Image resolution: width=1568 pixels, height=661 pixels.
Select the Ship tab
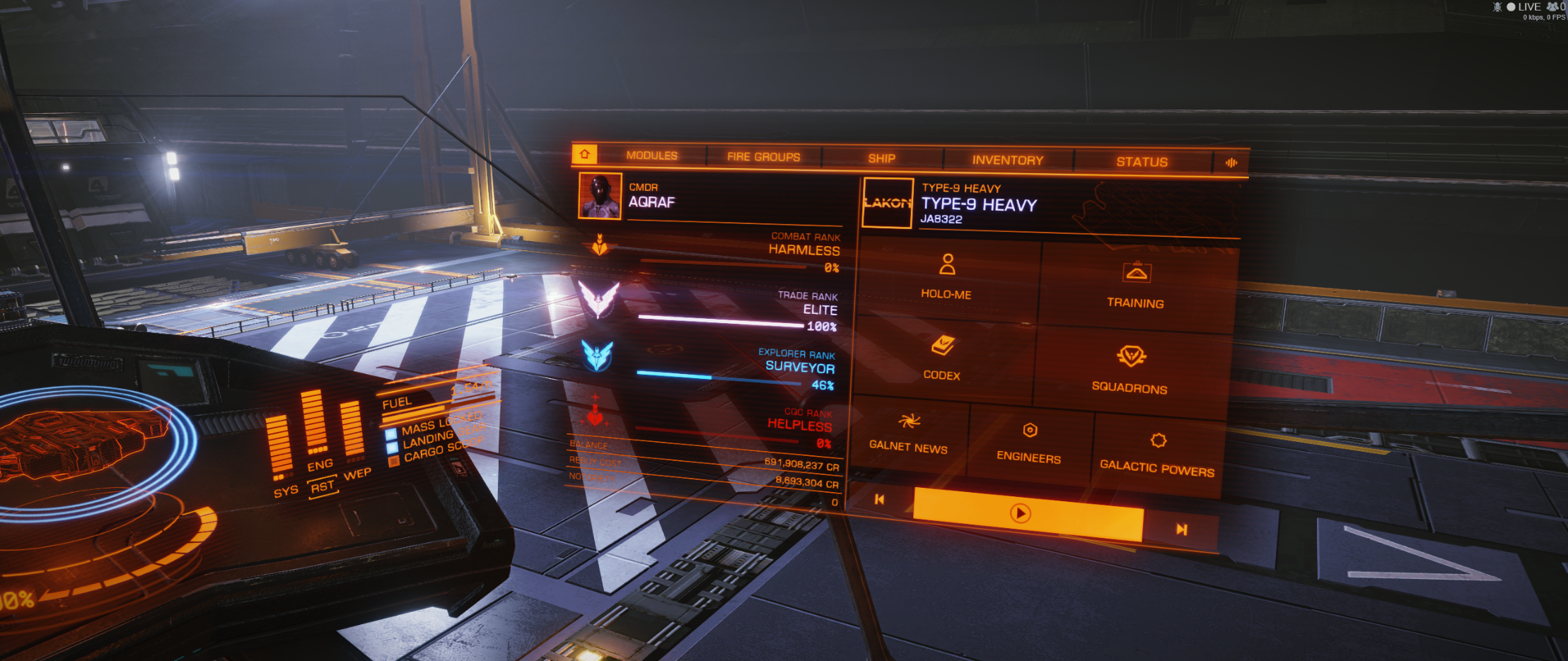coord(881,158)
